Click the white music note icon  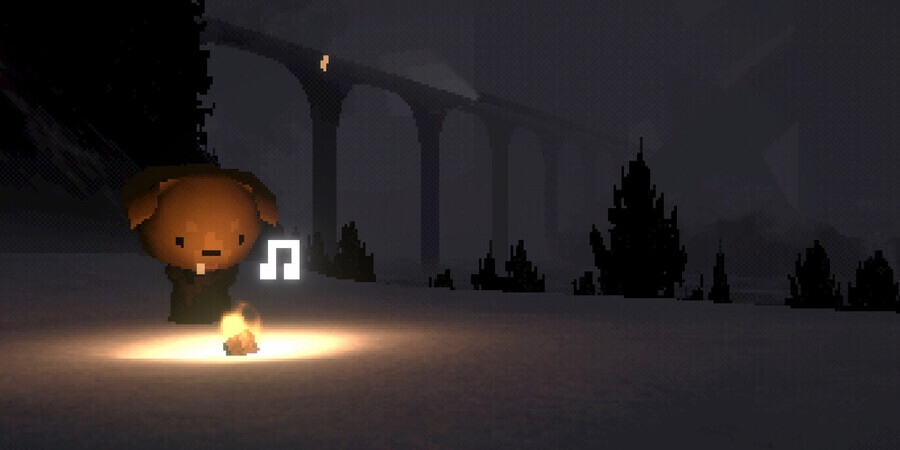pyautogui.click(x=280, y=259)
